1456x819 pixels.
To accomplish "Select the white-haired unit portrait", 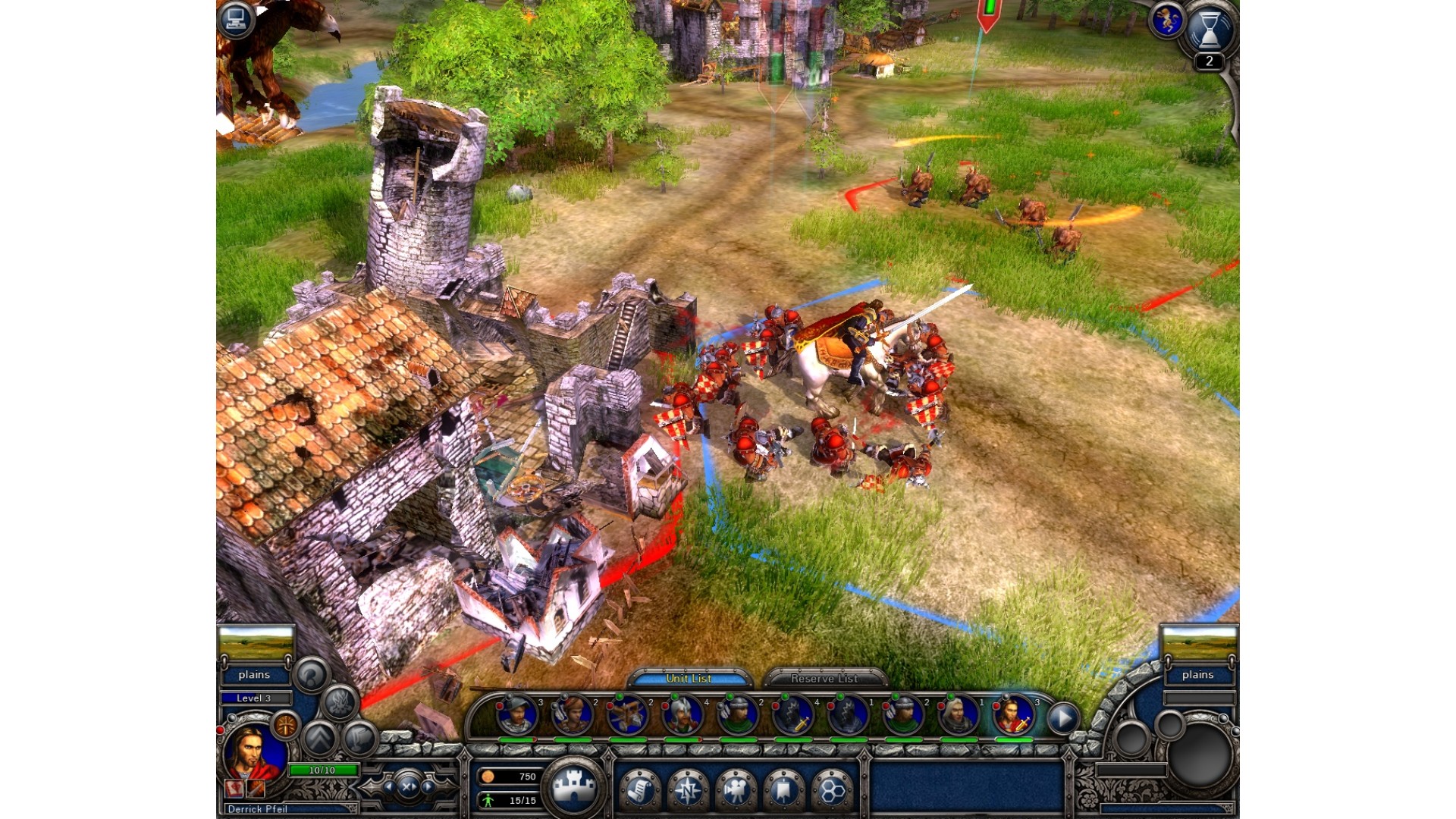I will point(957,715).
